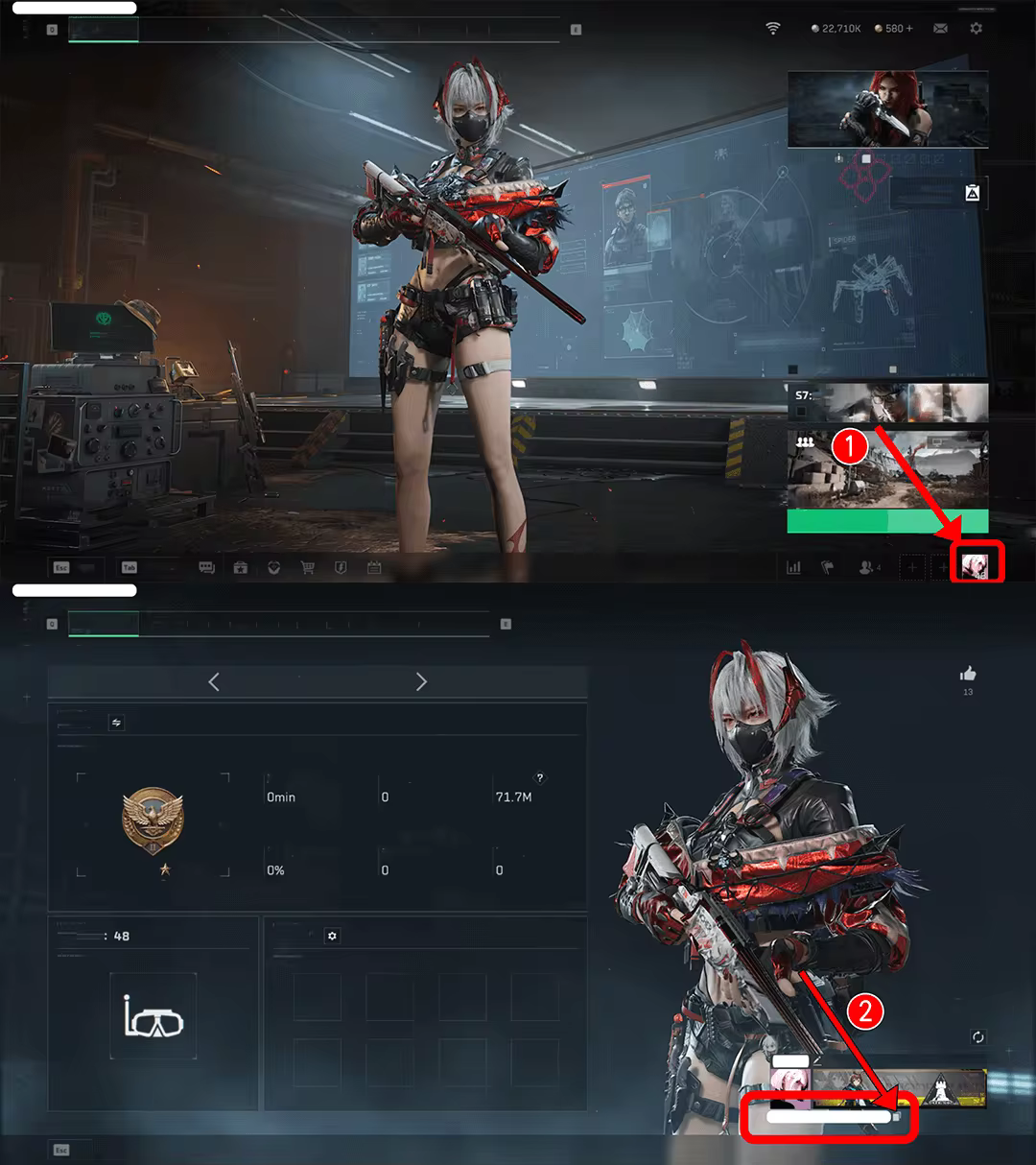Open the badge display gear settings
The height and width of the screenshot is (1165, 1036).
tap(332, 936)
